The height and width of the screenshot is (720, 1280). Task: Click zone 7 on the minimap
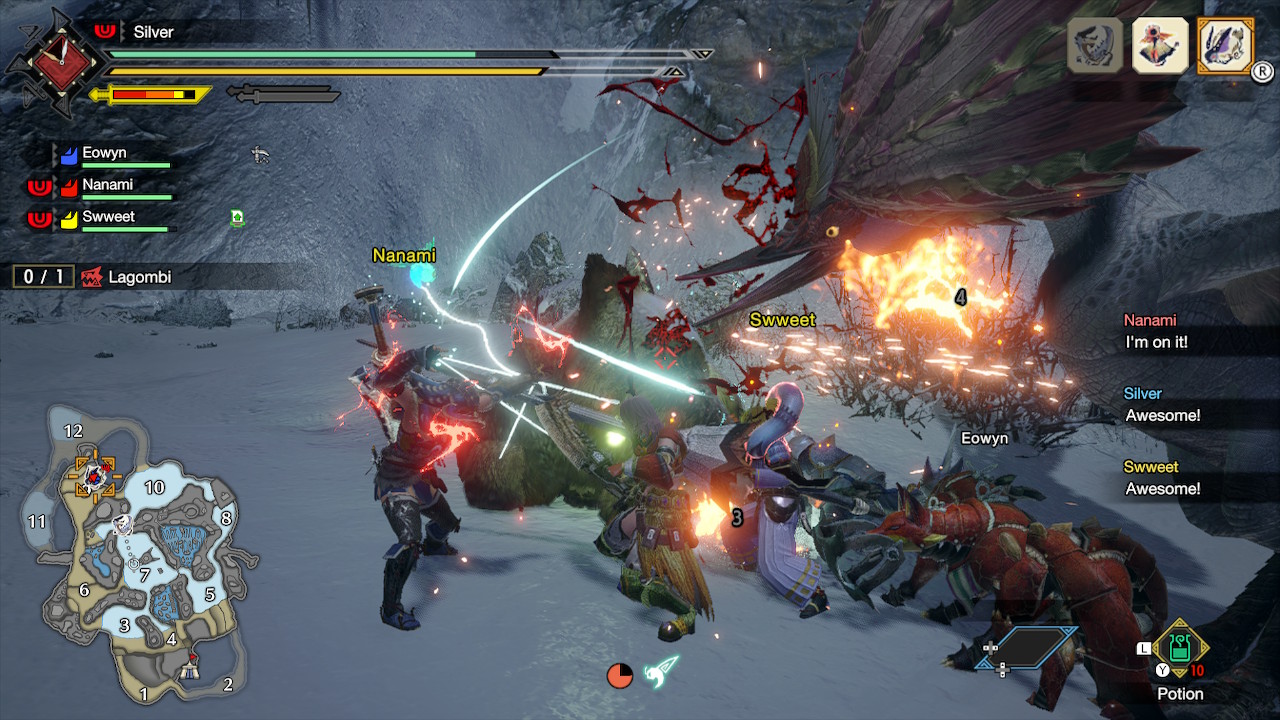tap(143, 574)
